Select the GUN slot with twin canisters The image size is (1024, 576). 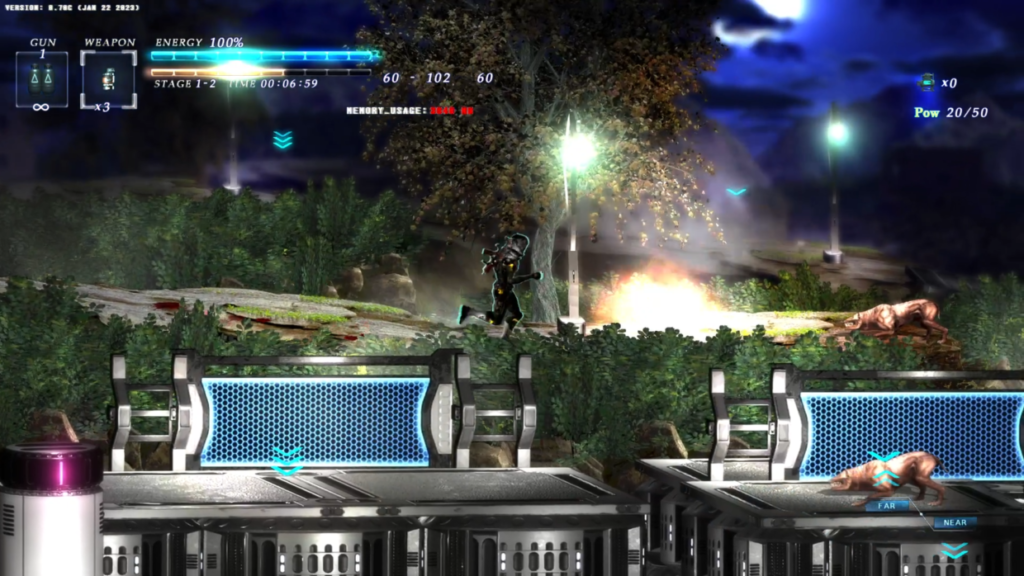[x=42, y=78]
